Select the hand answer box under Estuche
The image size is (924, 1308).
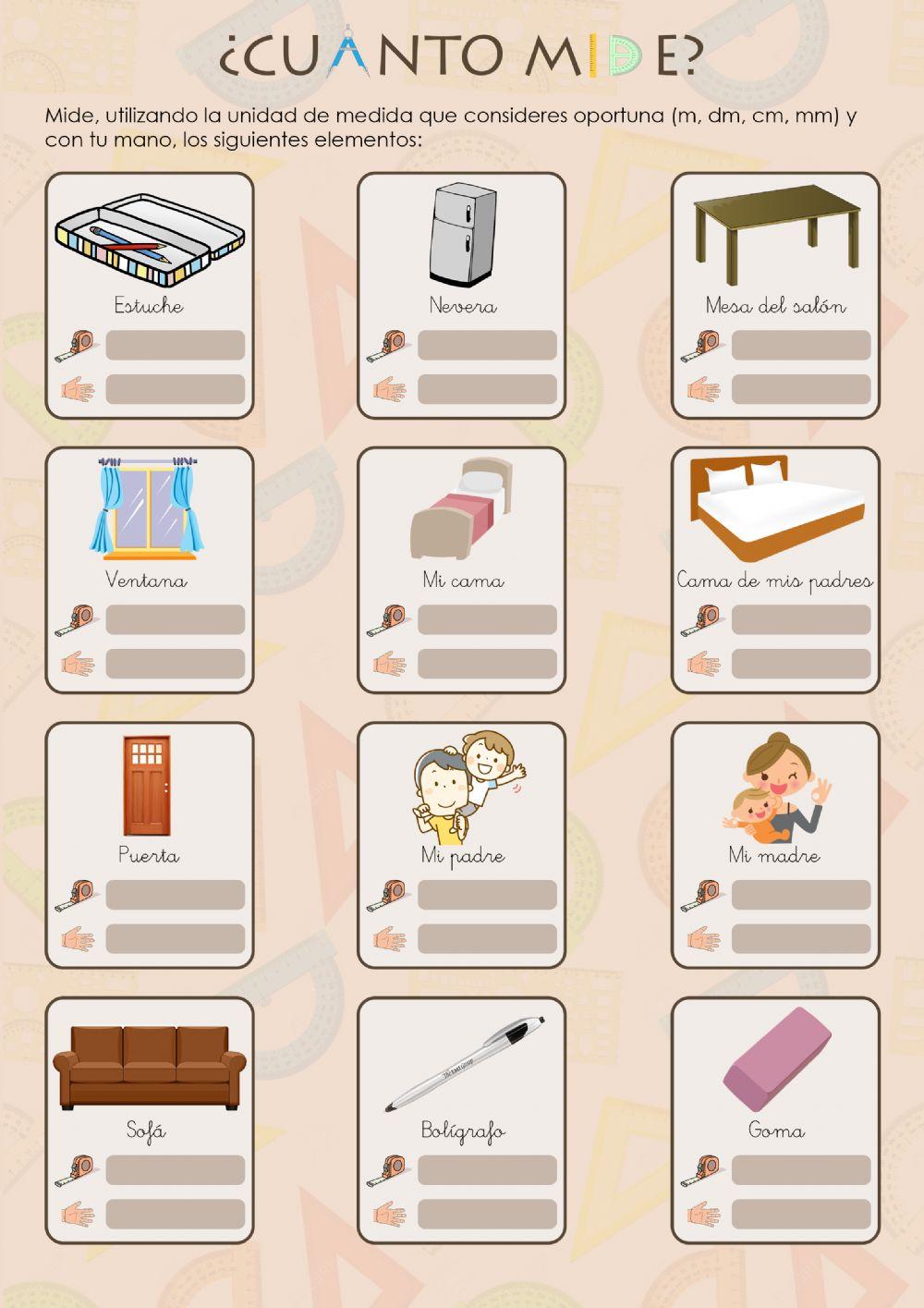point(176,389)
